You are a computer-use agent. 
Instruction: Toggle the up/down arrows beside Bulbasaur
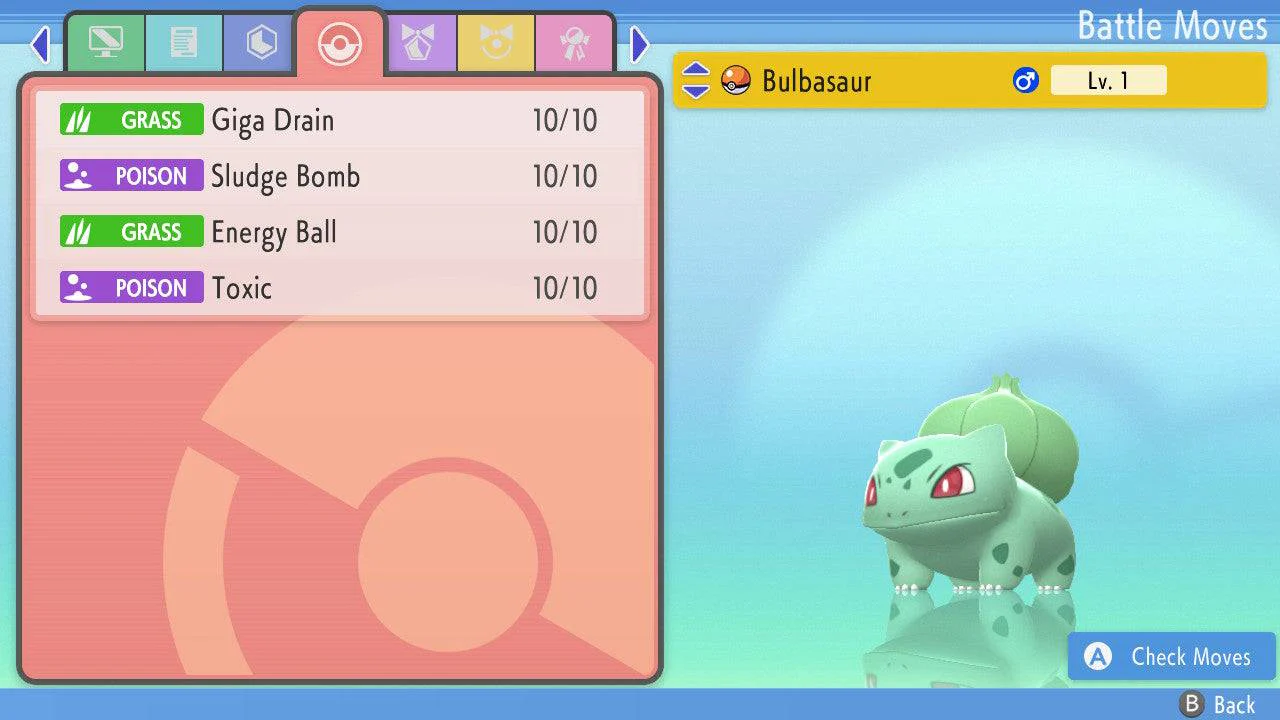[x=696, y=81]
